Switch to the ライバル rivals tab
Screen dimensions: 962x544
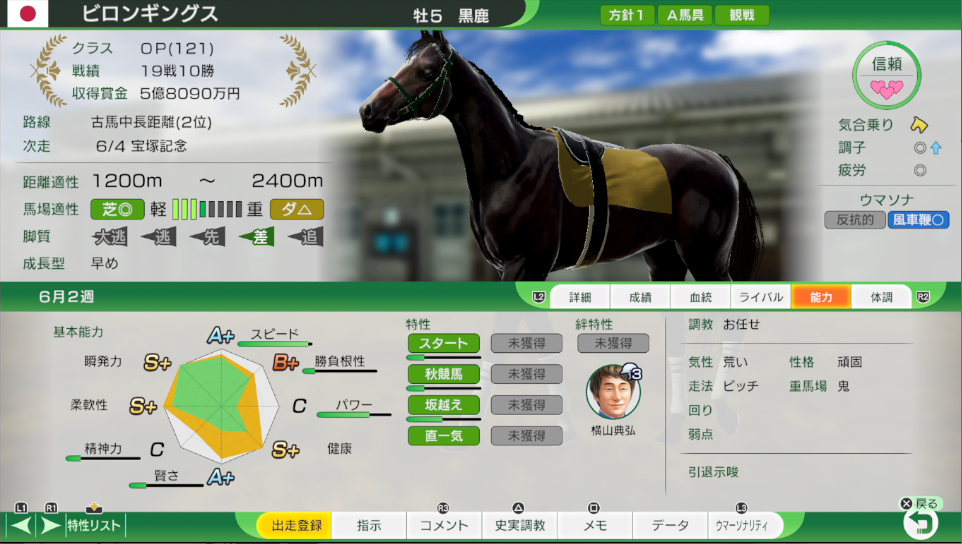click(760, 297)
